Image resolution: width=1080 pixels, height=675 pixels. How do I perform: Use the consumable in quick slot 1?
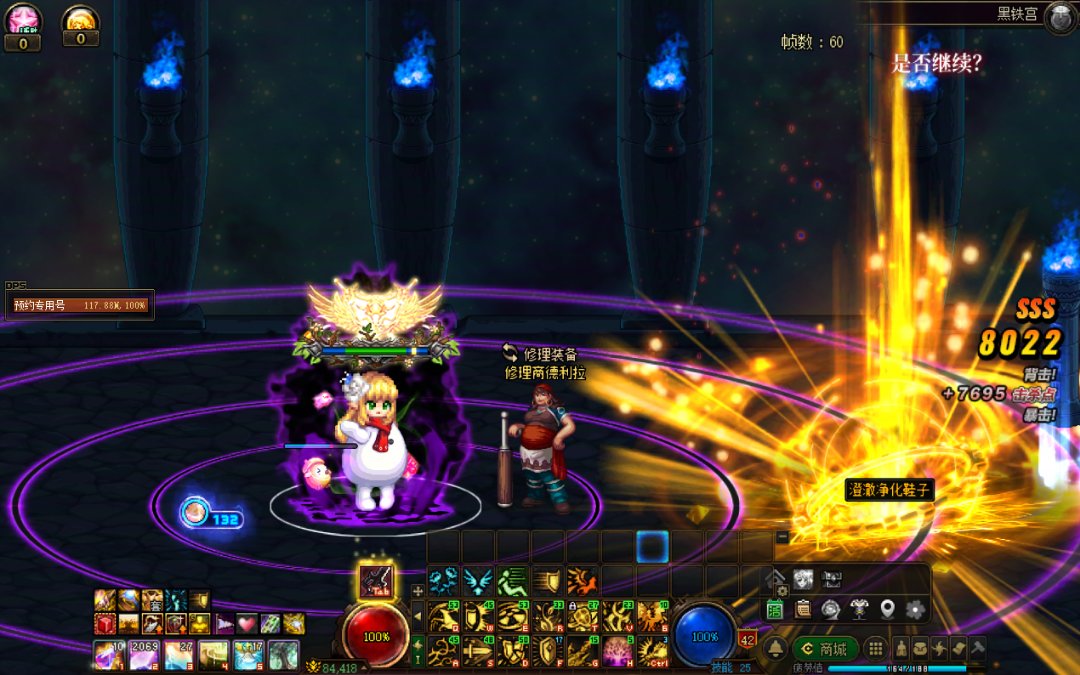tap(108, 655)
